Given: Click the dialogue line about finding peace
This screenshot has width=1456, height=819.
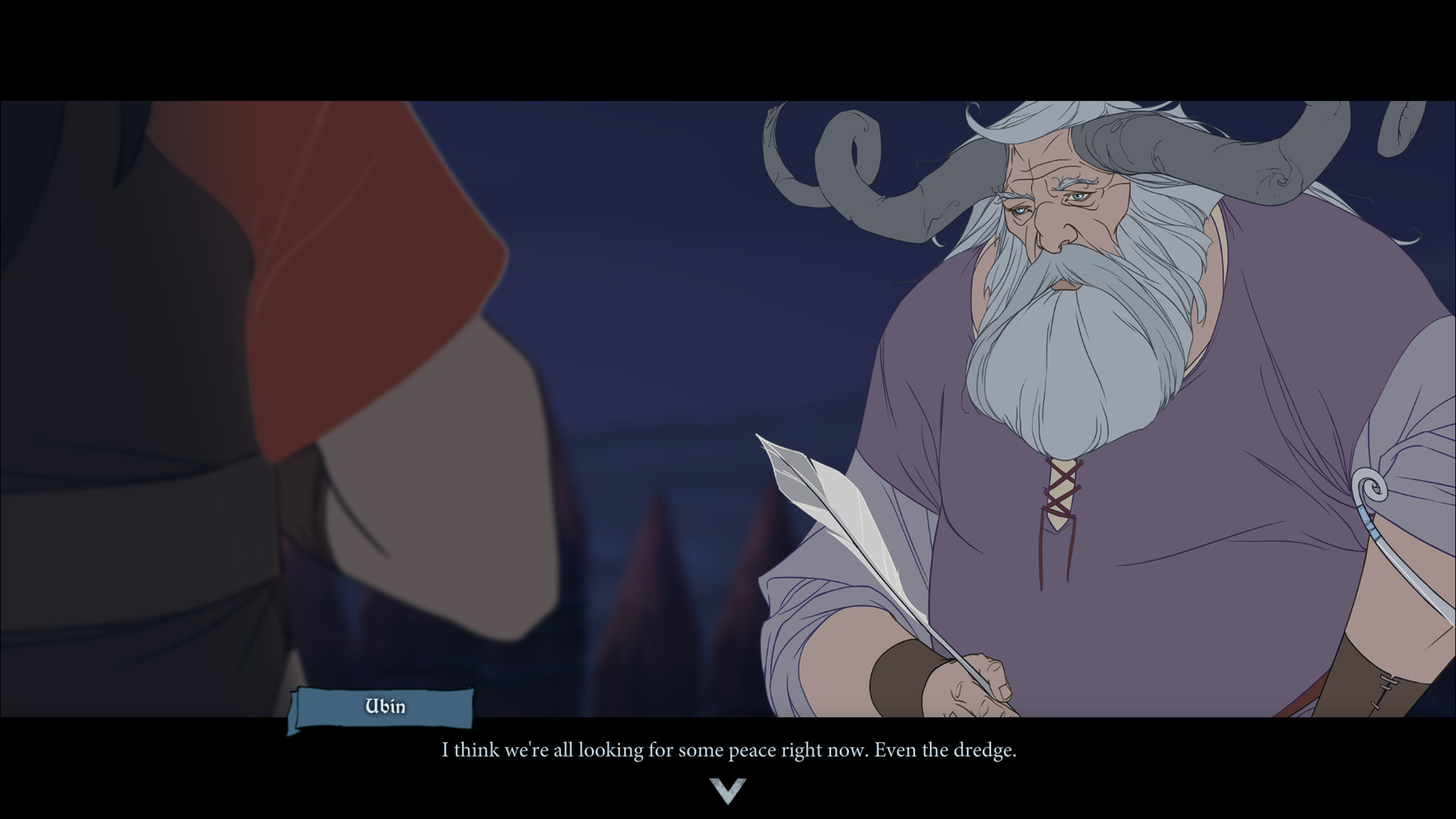Looking at the screenshot, I should (728, 751).
